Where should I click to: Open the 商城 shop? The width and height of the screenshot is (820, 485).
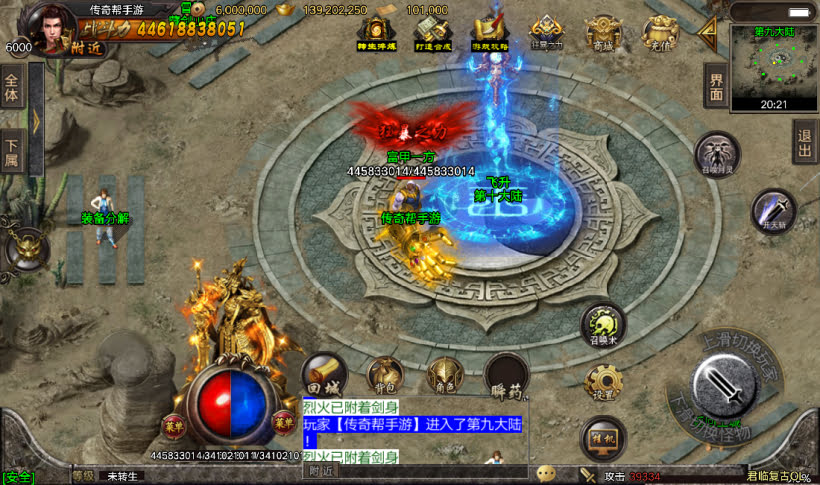[x=603, y=33]
